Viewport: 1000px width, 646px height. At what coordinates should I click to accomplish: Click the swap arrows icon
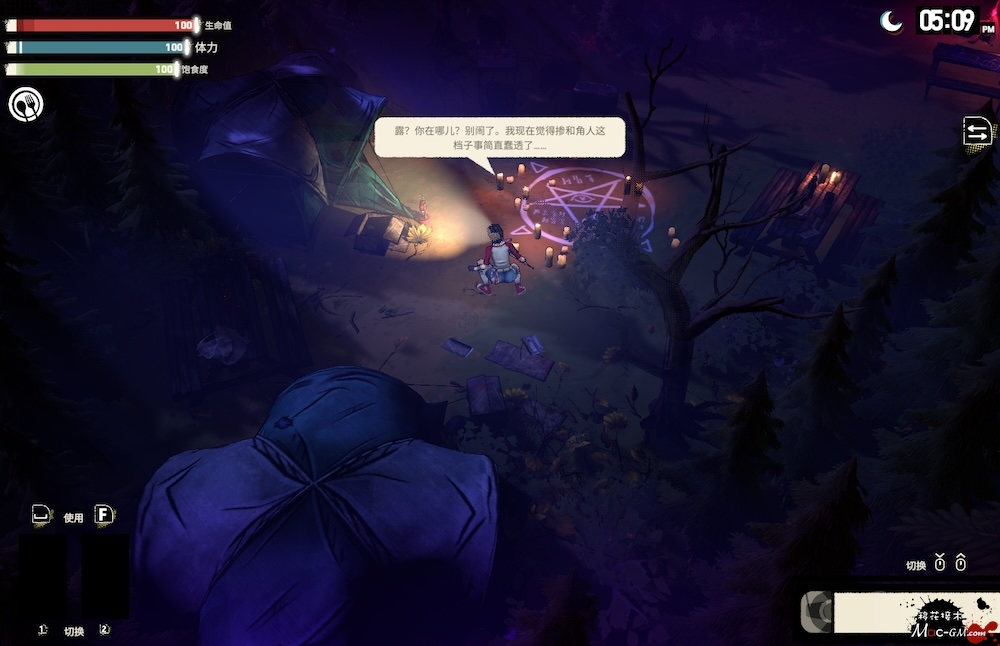[976, 132]
